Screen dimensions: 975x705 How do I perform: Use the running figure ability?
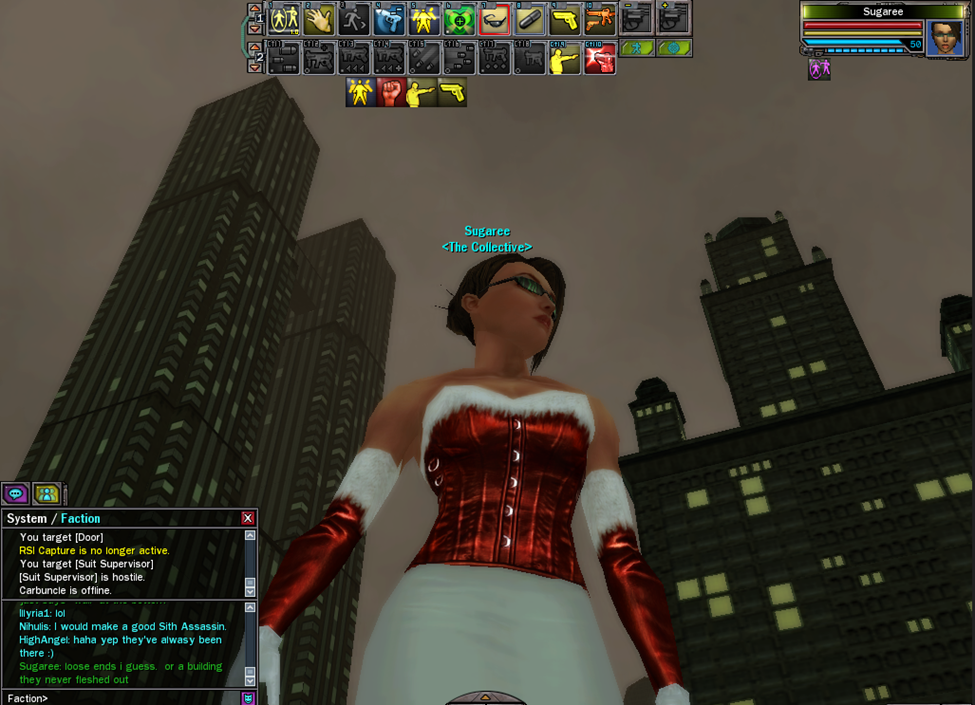tap(354, 19)
